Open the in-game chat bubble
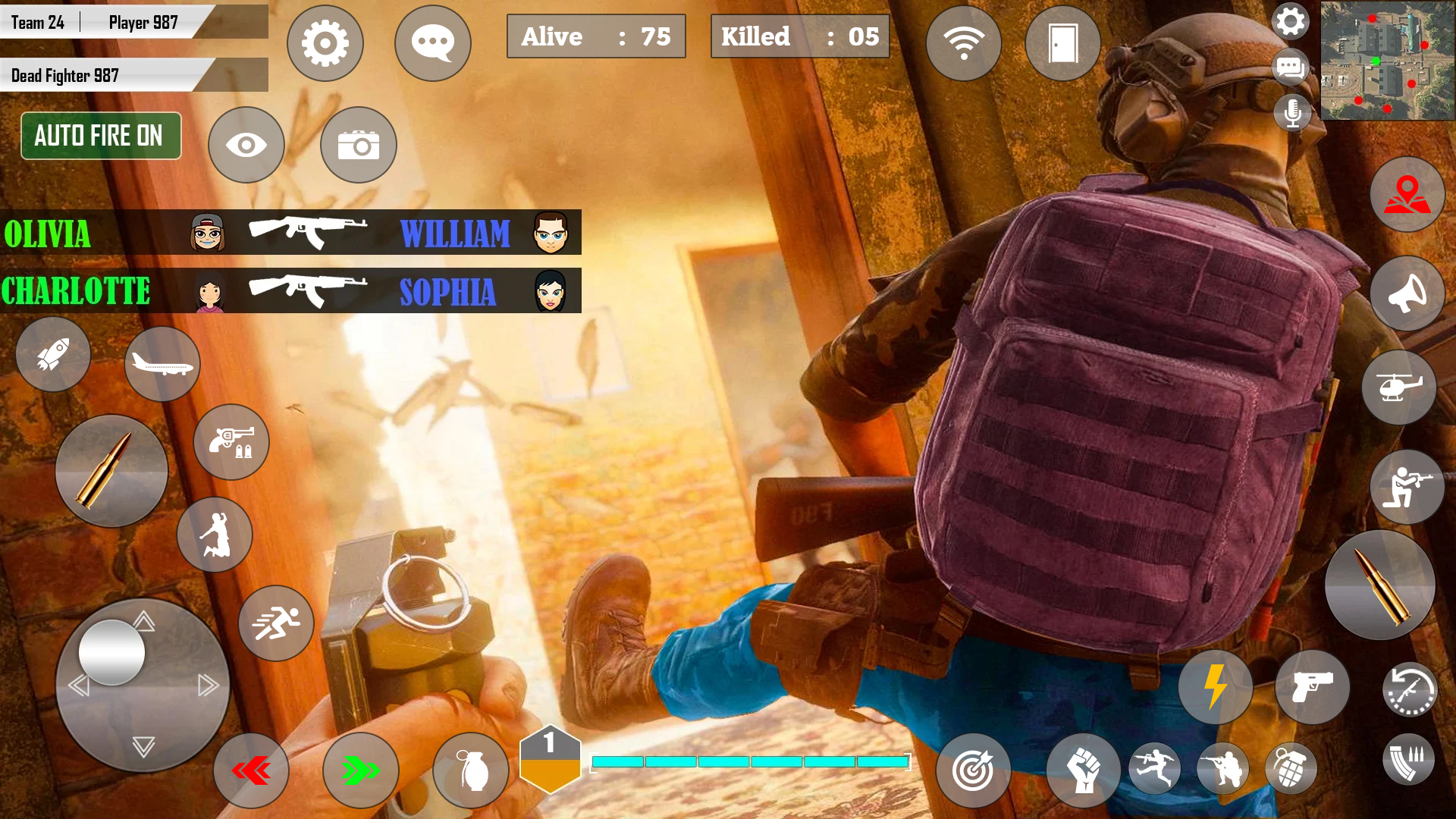 [432, 42]
